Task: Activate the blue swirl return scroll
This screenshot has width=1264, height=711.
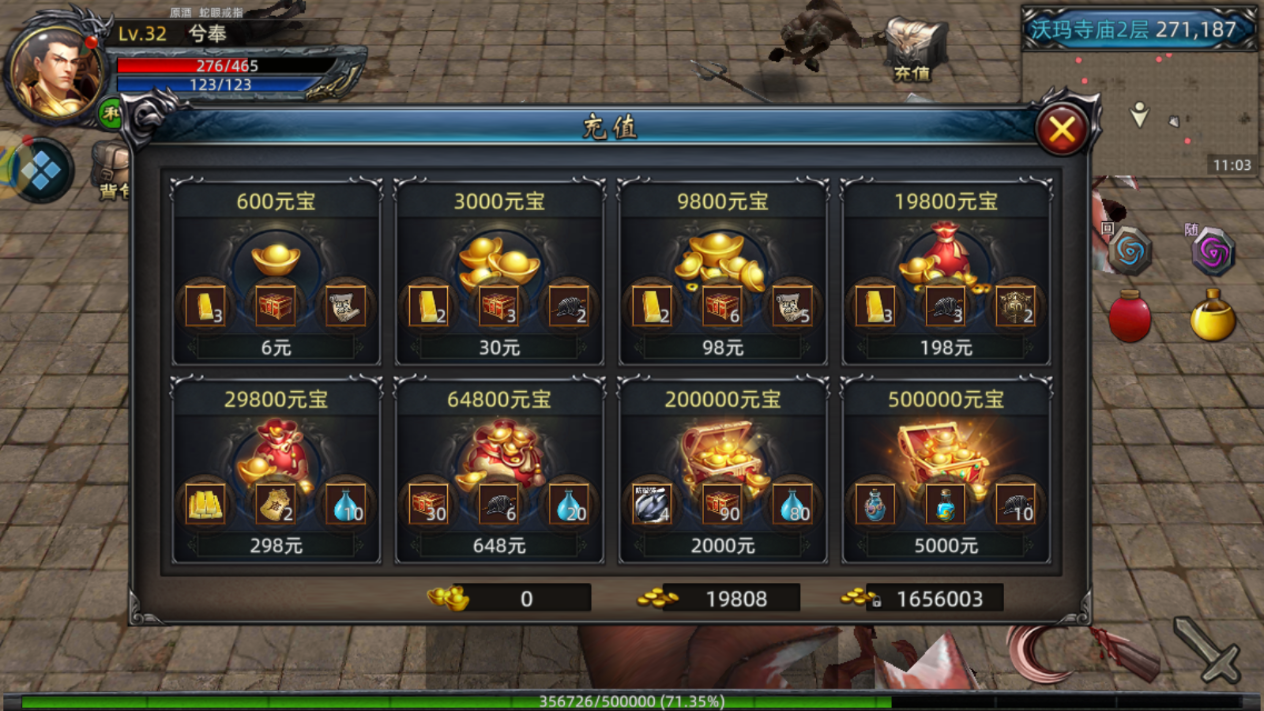Action: [1129, 252]
